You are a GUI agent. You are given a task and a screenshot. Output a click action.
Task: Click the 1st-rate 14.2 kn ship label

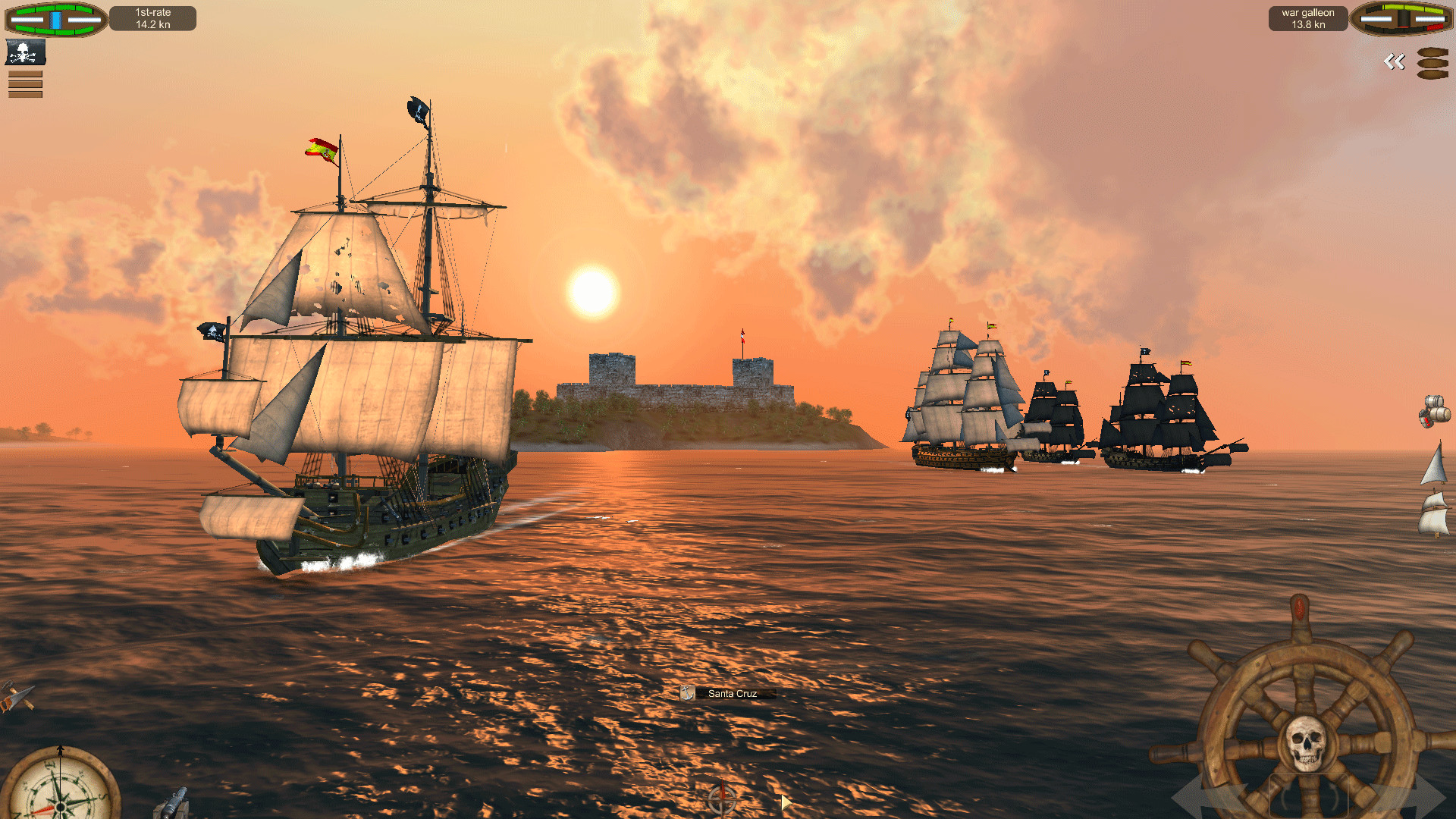152,19
